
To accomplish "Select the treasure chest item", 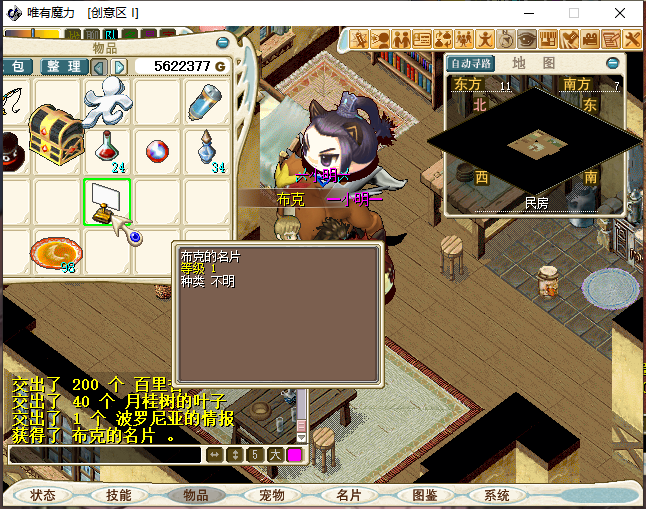I will point(56,138).
